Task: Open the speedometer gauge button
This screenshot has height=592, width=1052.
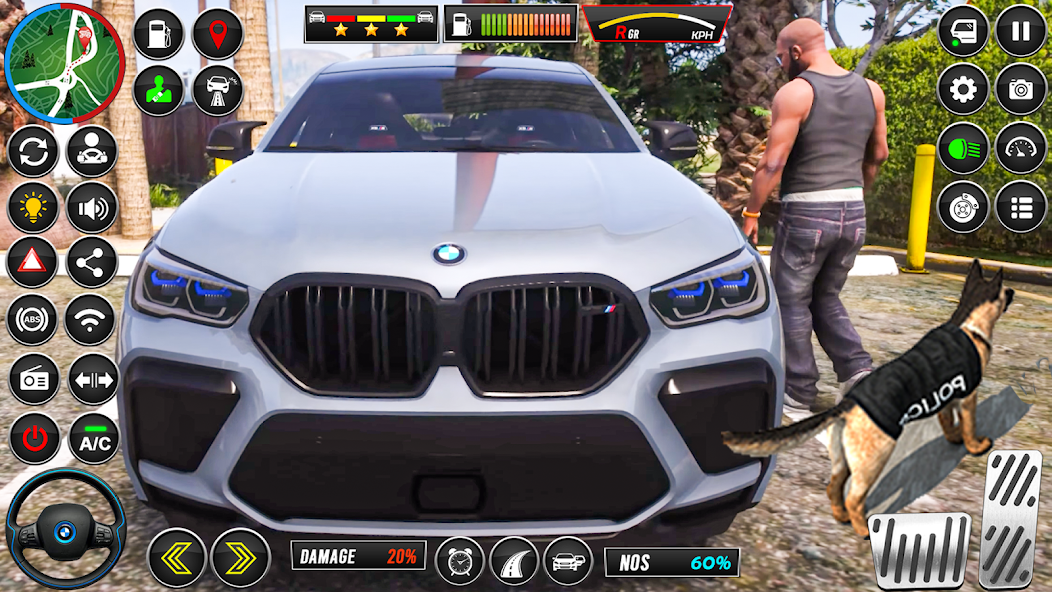Action: pyautogui.click(x=1020, y=148)
